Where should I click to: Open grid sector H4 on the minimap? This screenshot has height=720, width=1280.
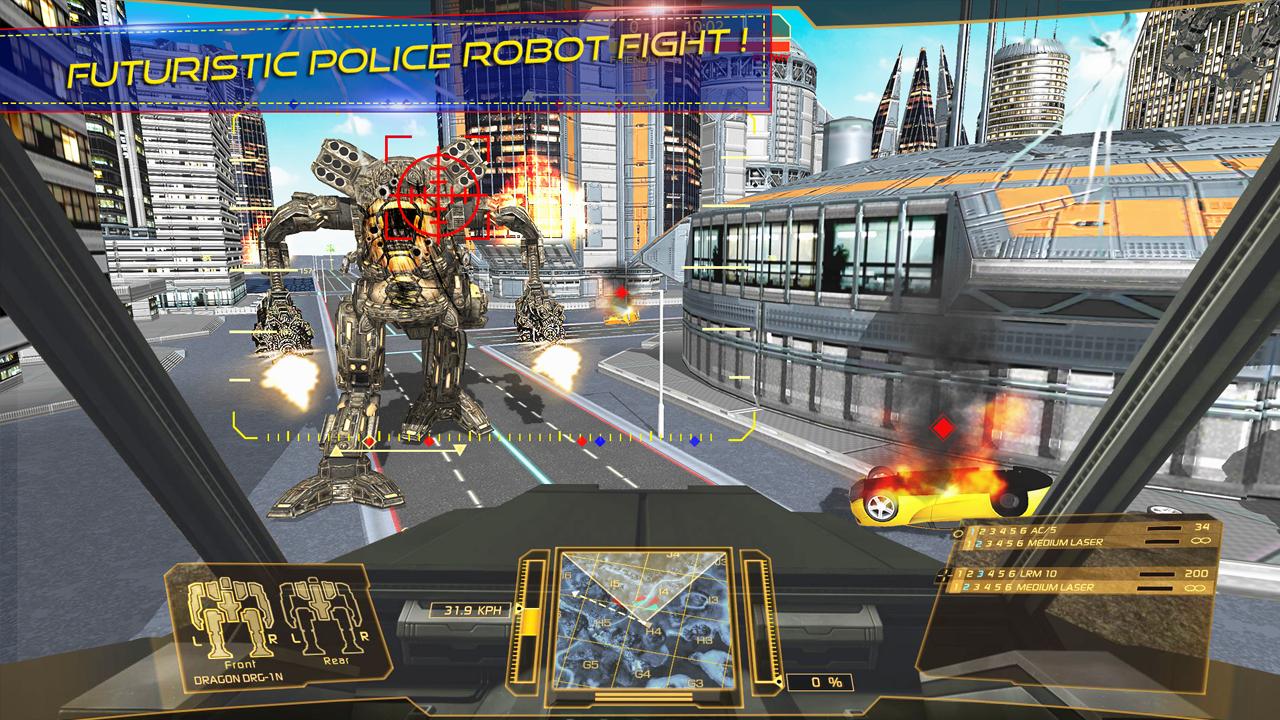coord(652,630)
